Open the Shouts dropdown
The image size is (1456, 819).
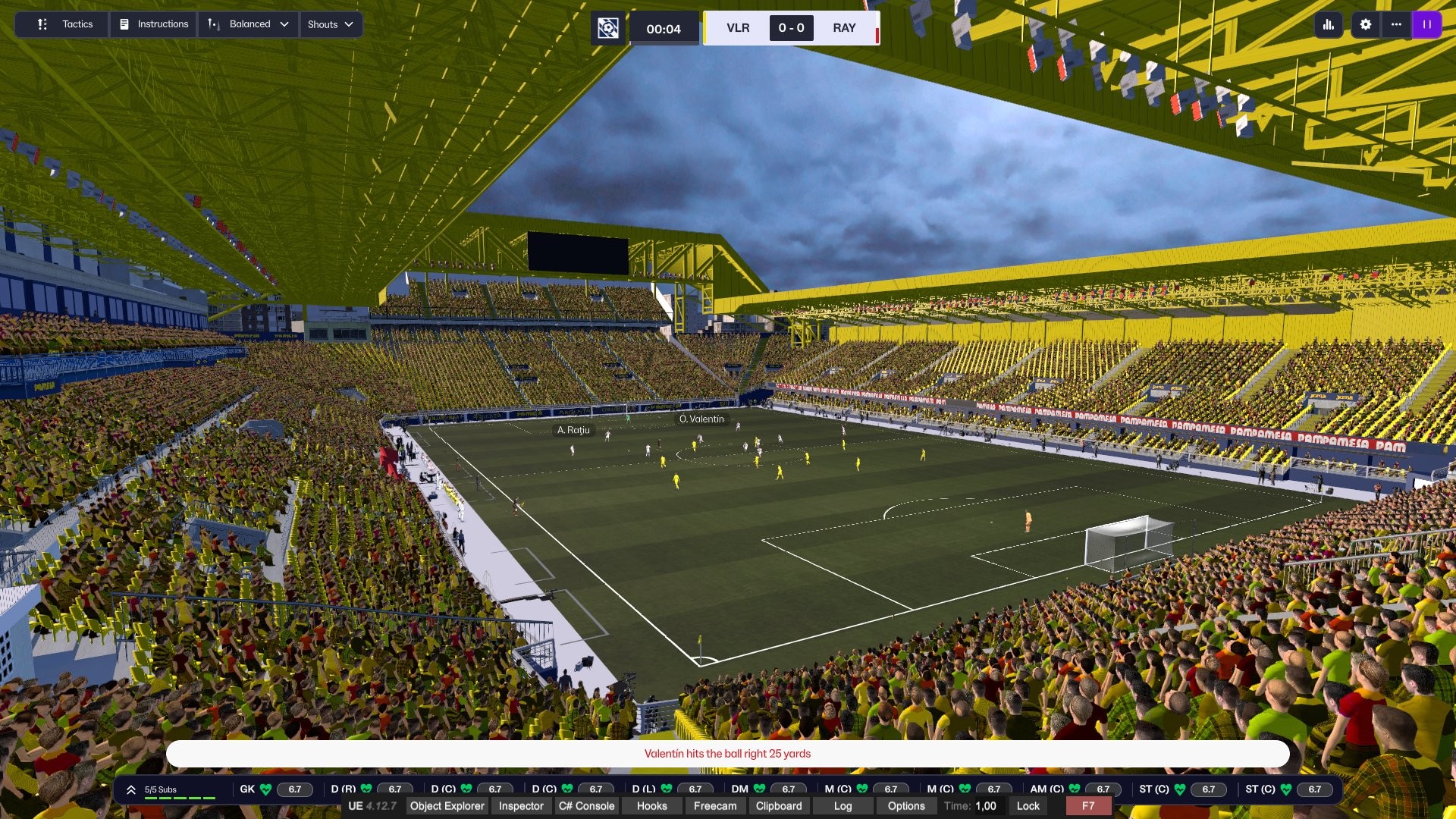(331, 24)
